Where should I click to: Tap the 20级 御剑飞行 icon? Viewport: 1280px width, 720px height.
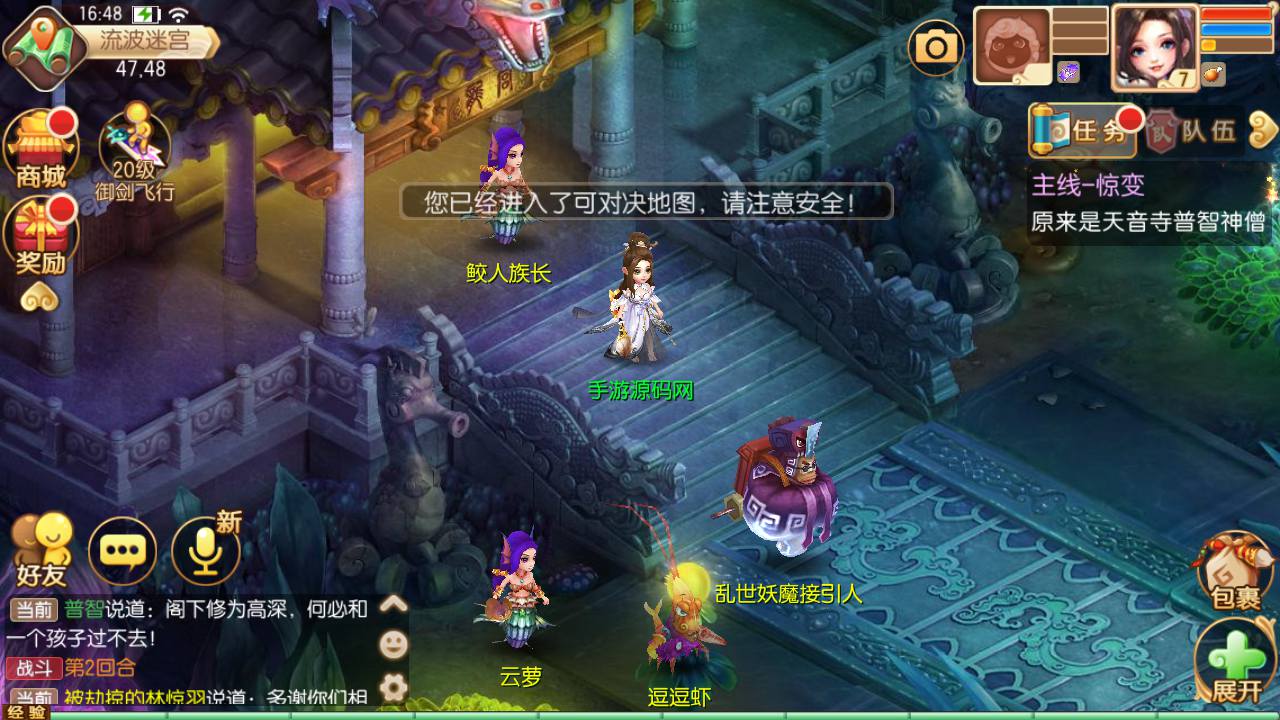click(134, 150)
